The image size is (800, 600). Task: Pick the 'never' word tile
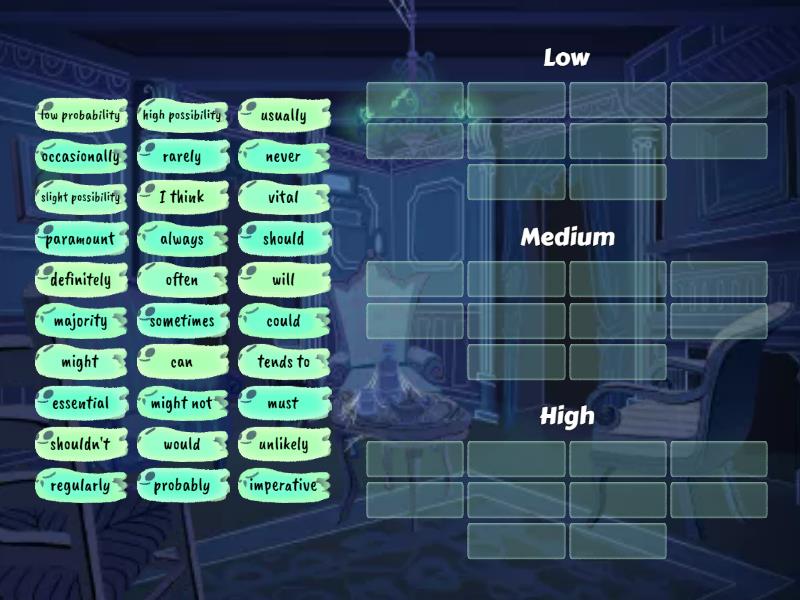click(284, 156)
